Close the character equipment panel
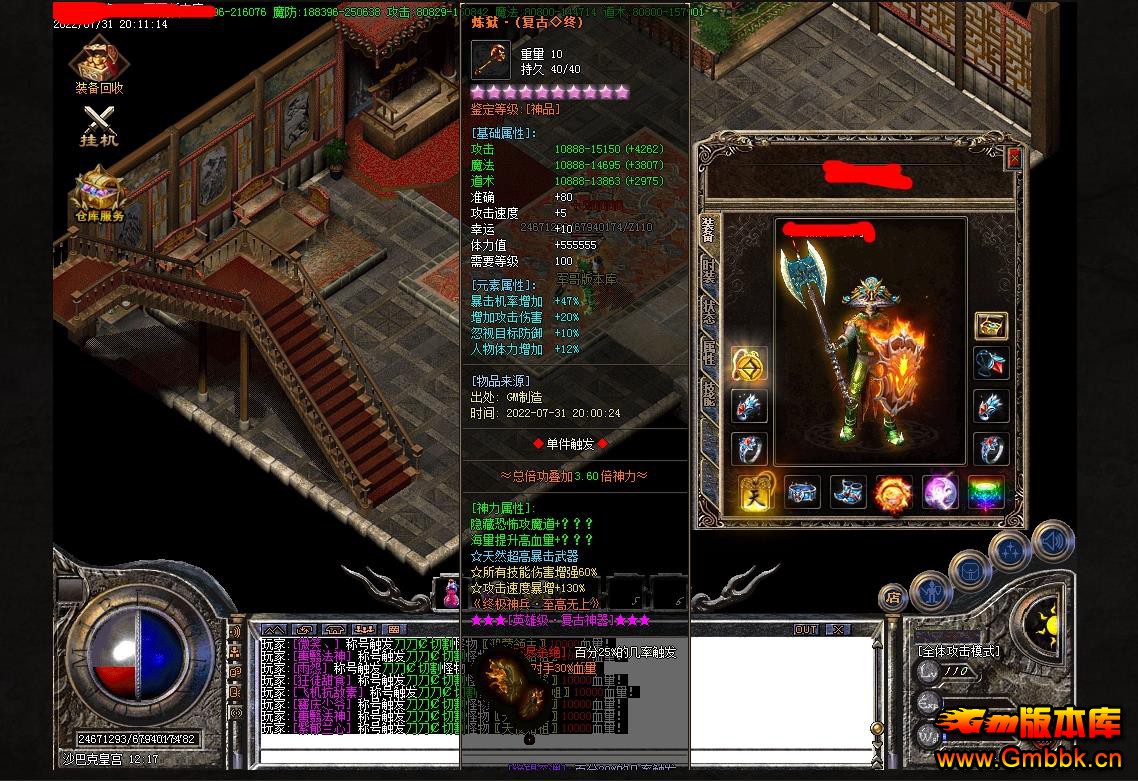 (1014, 158)
